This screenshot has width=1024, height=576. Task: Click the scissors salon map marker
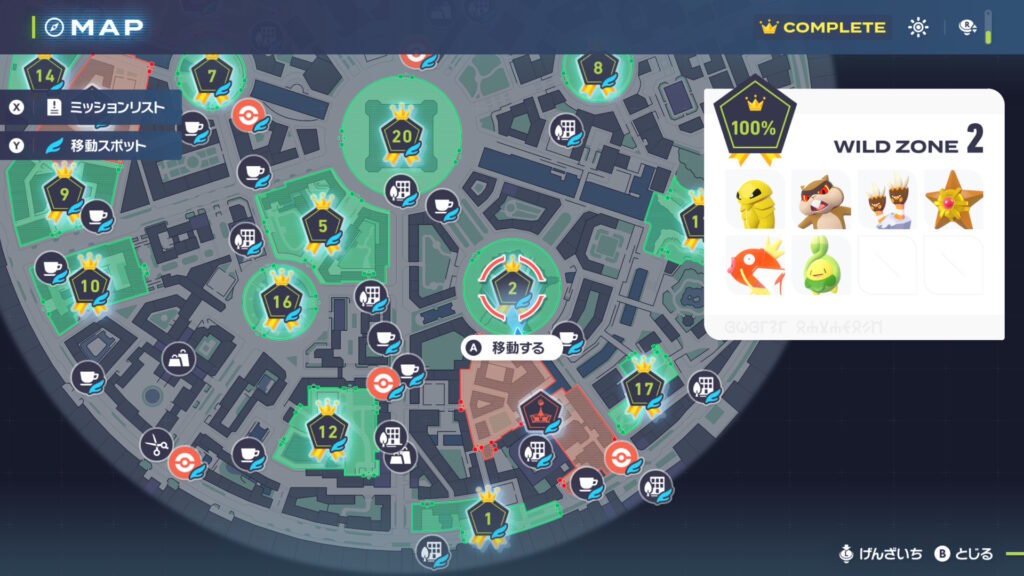pos(155,444)
